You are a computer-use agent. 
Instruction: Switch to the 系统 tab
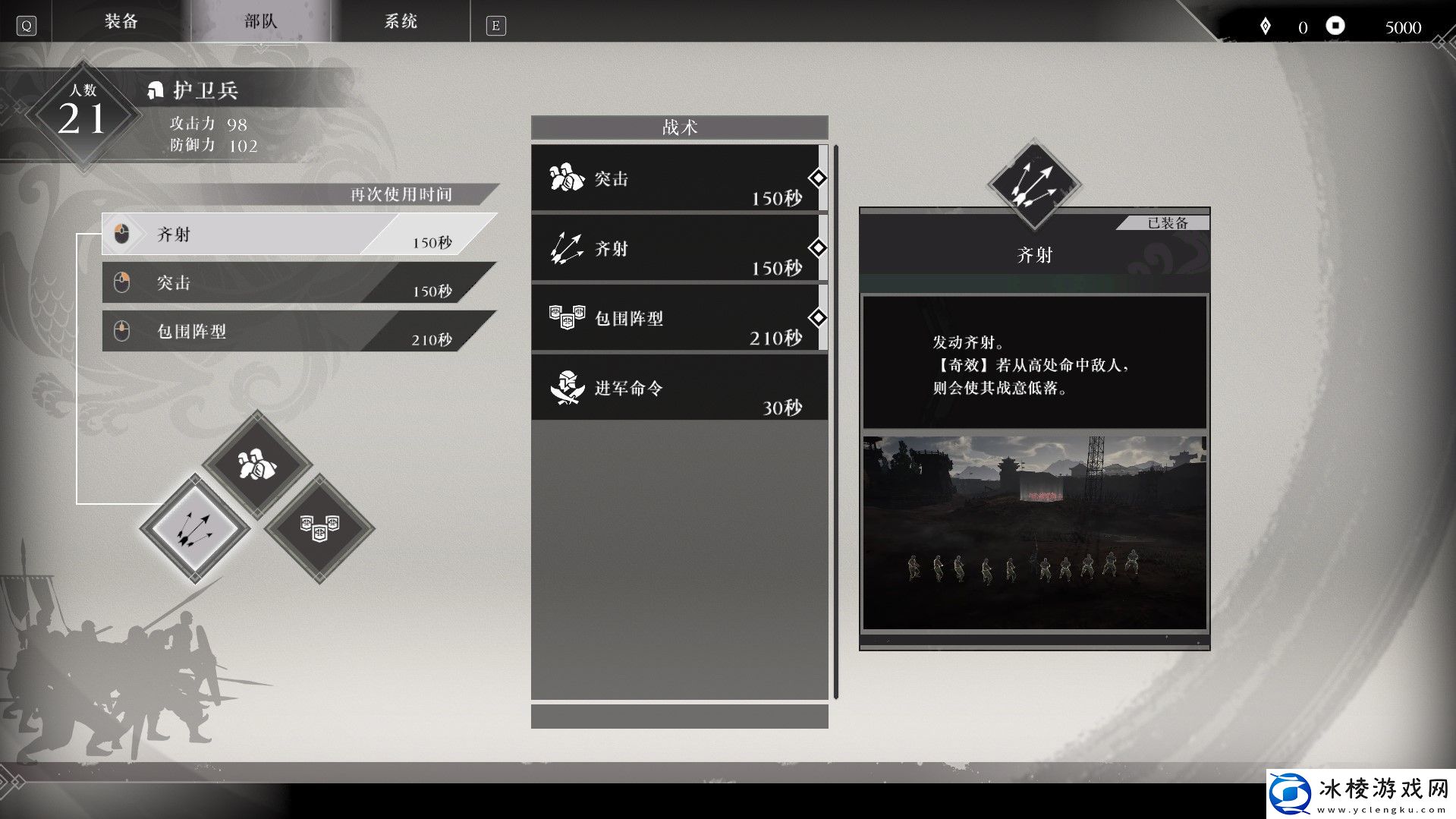(401, 21)
